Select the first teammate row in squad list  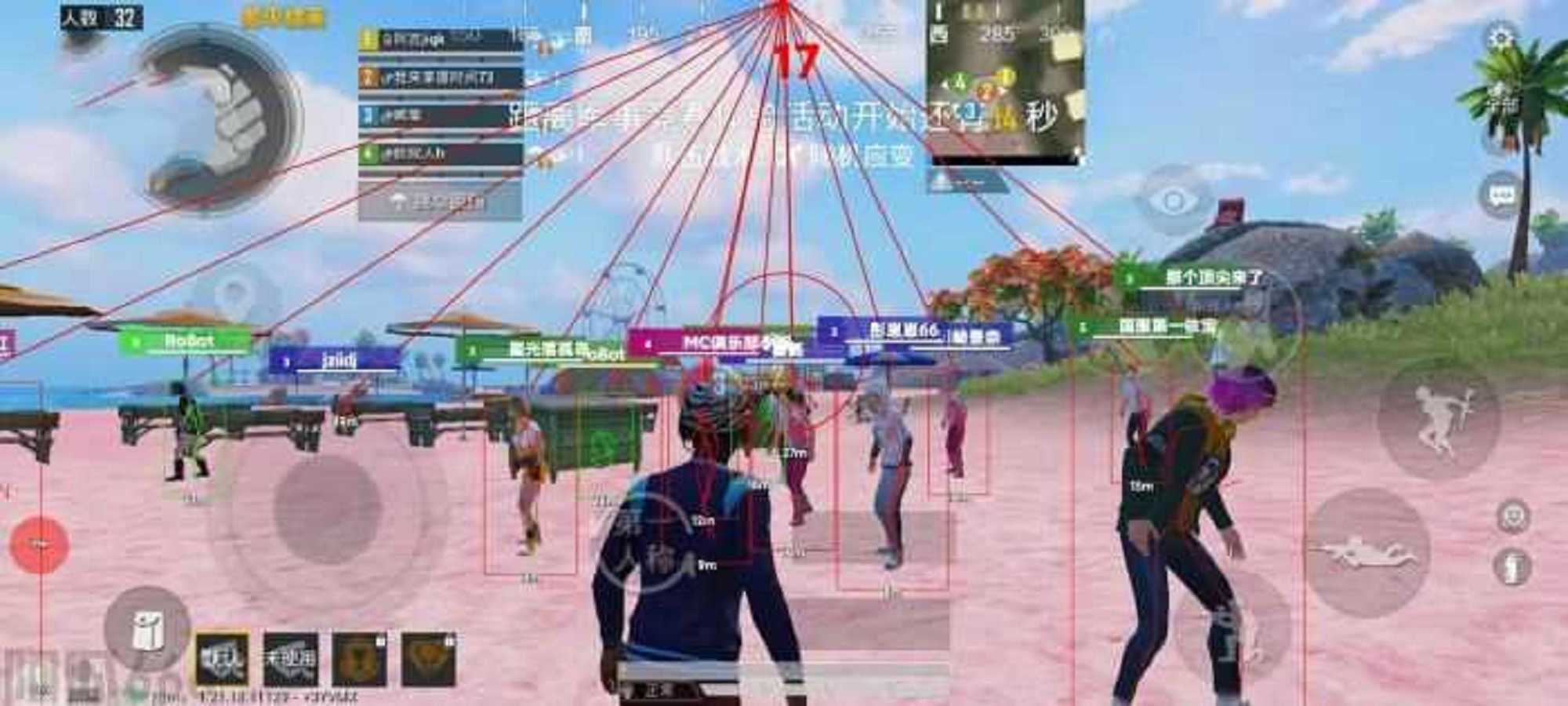coord(441,39)
